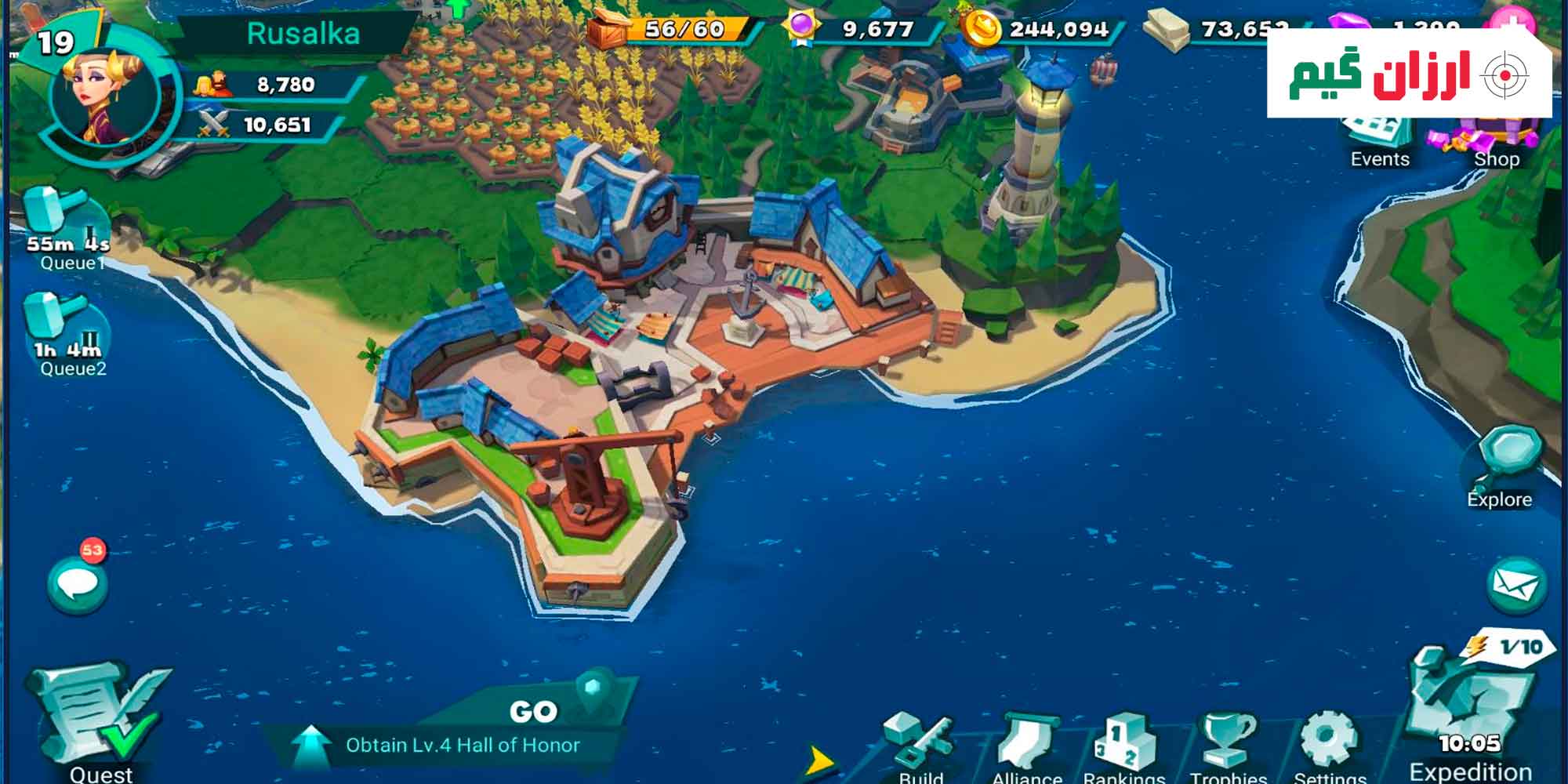Viewport: 1568px width, 784px height.
Task: Open the Settings gear
Action: 1330,744
